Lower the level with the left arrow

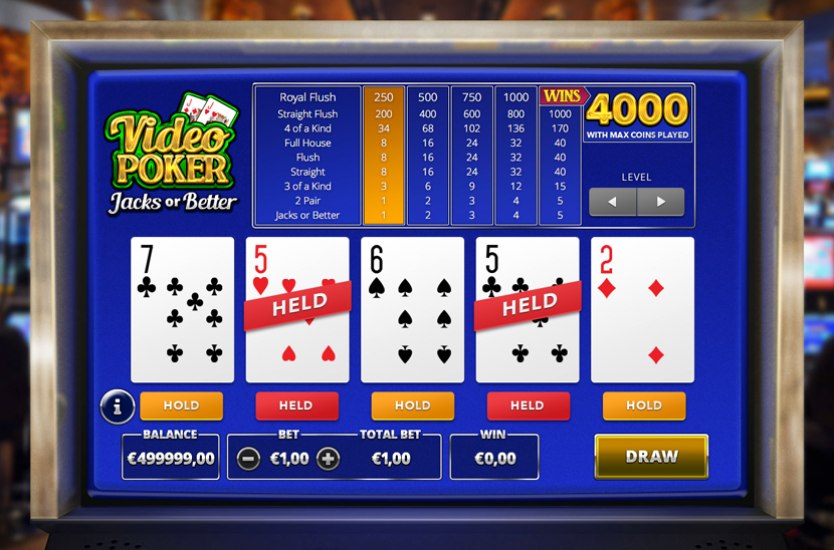tap(612, 202)
